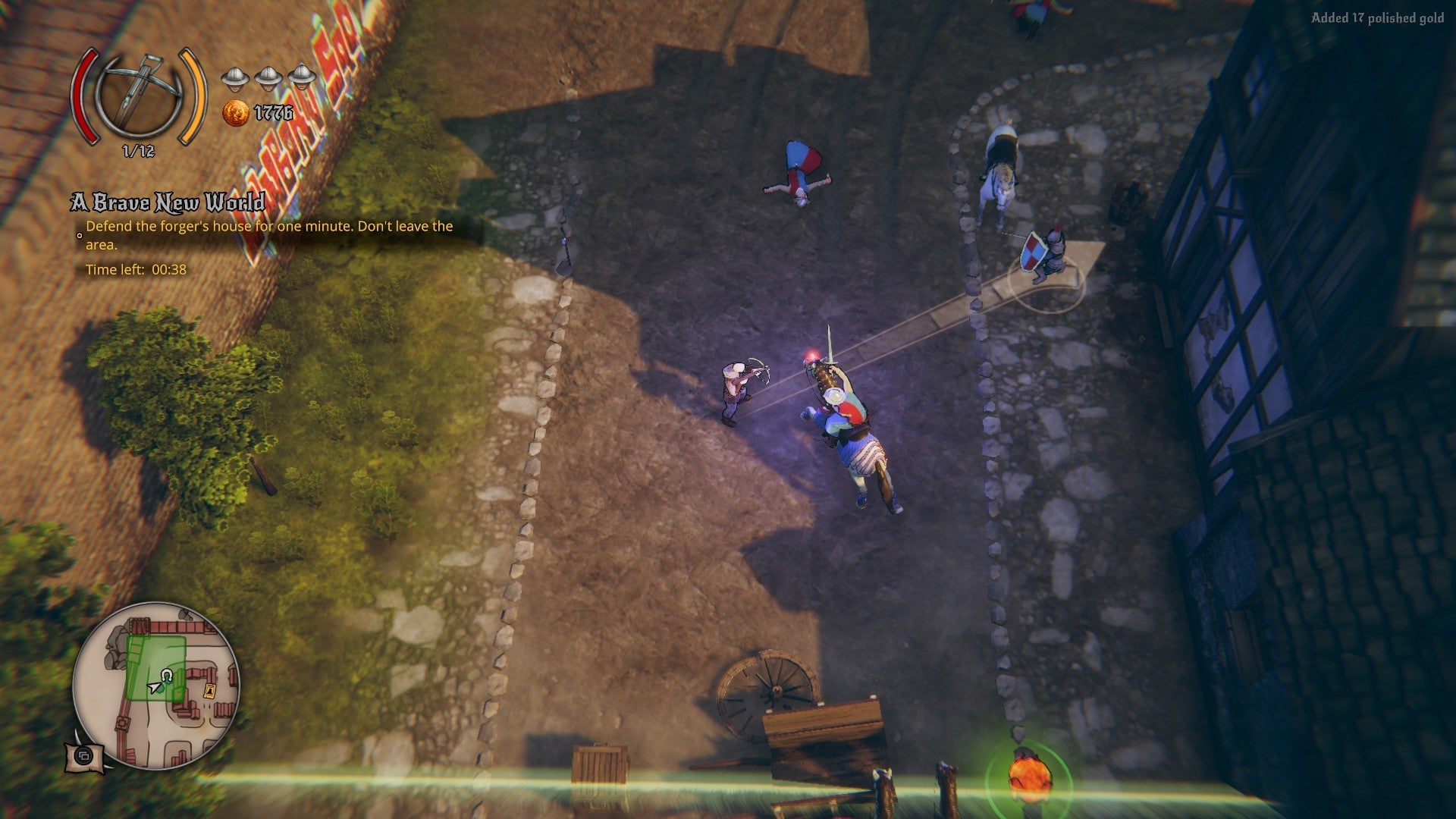Click the glowing orange pickup orb

(x=1028, y=775)
